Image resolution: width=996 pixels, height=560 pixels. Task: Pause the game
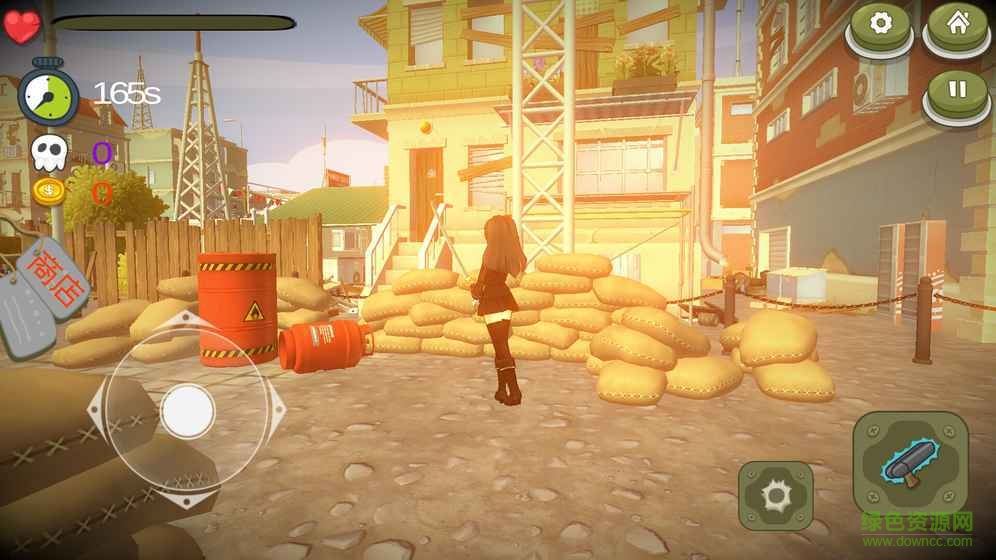point(957,91)
